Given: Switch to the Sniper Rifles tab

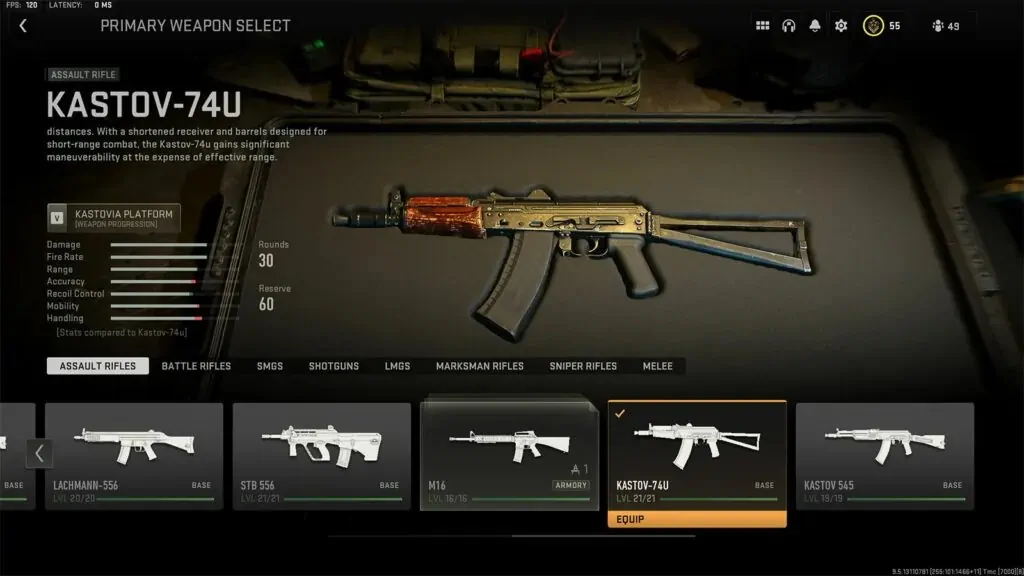Looking at the screenshot, I should pyautogui.click(x=583, y=366).
